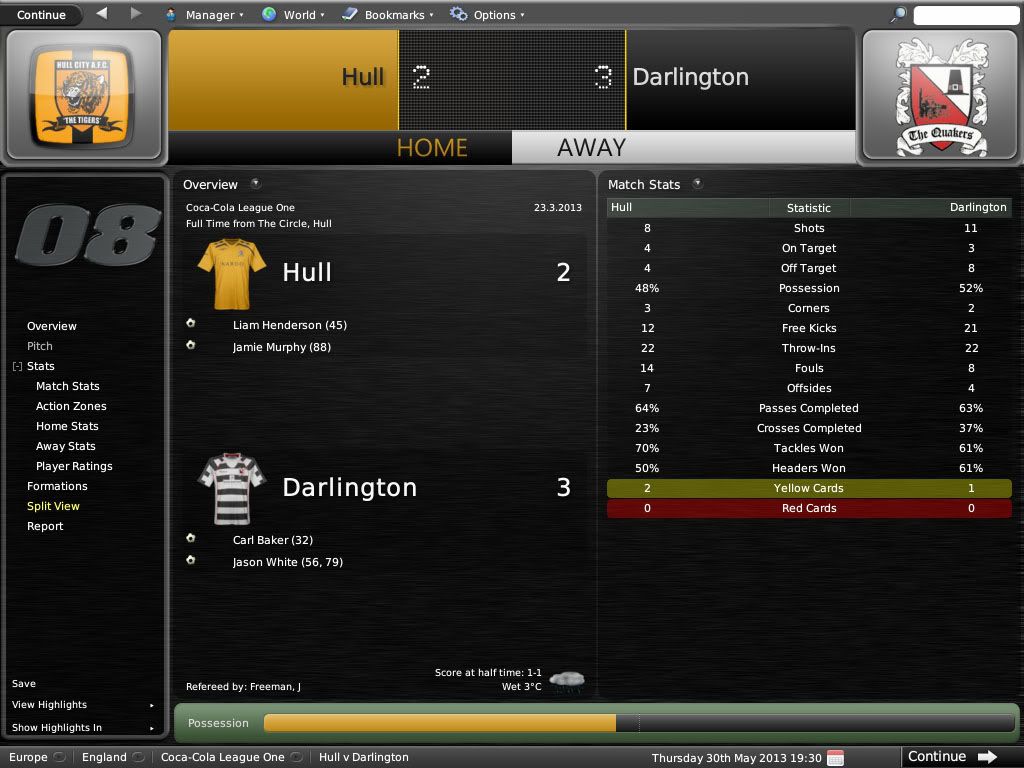The height and width of the screenshot is (768, 1024).
Task: Go back with the left arrow
Action: tap(102, 14)
